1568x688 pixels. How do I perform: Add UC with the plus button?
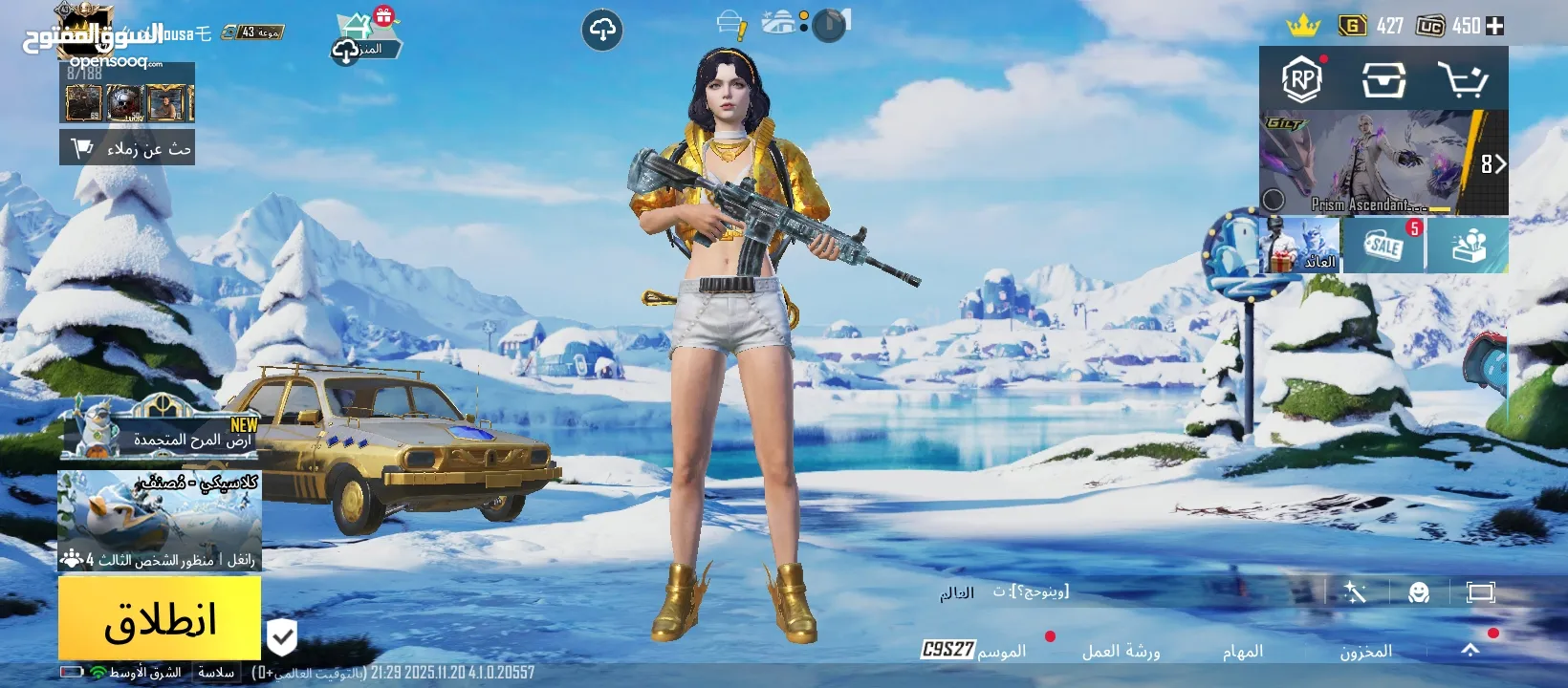1495,26
